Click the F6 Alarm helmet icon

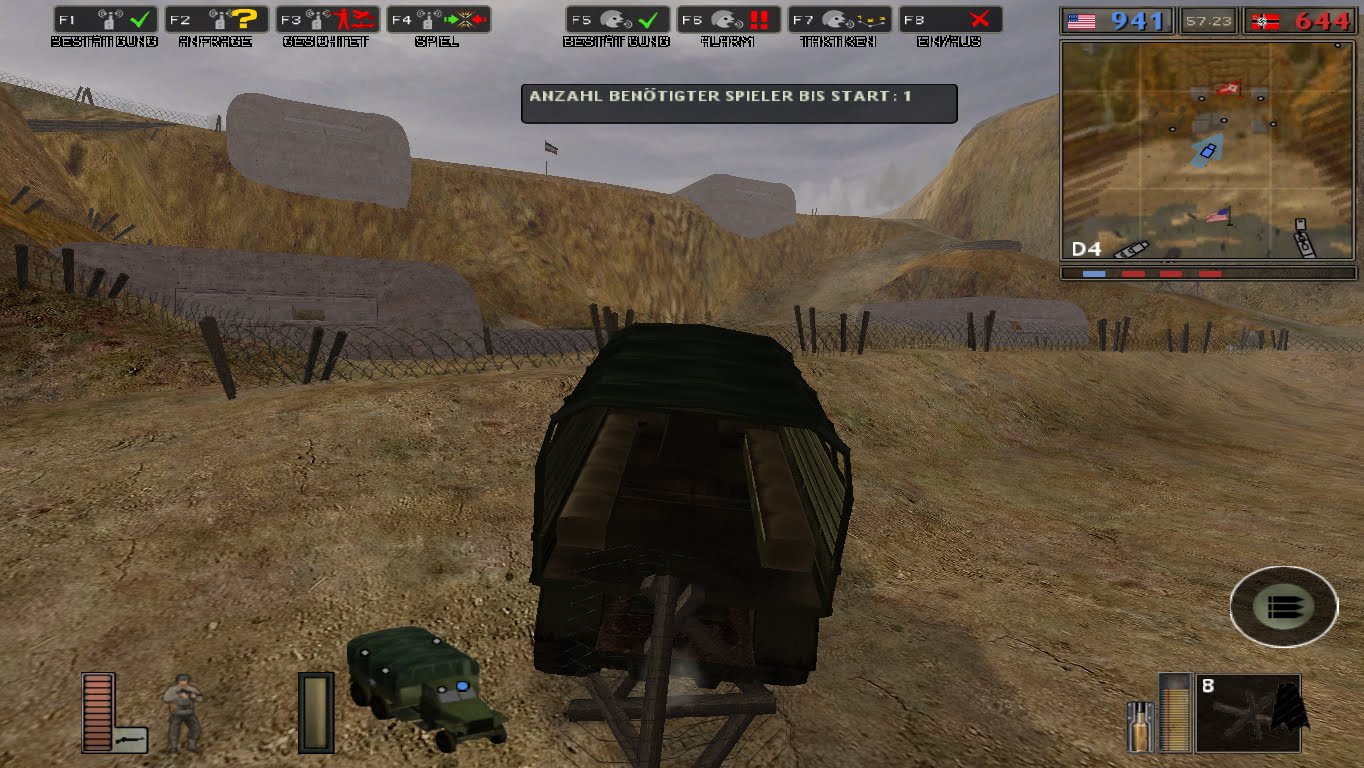click(728, 17)
